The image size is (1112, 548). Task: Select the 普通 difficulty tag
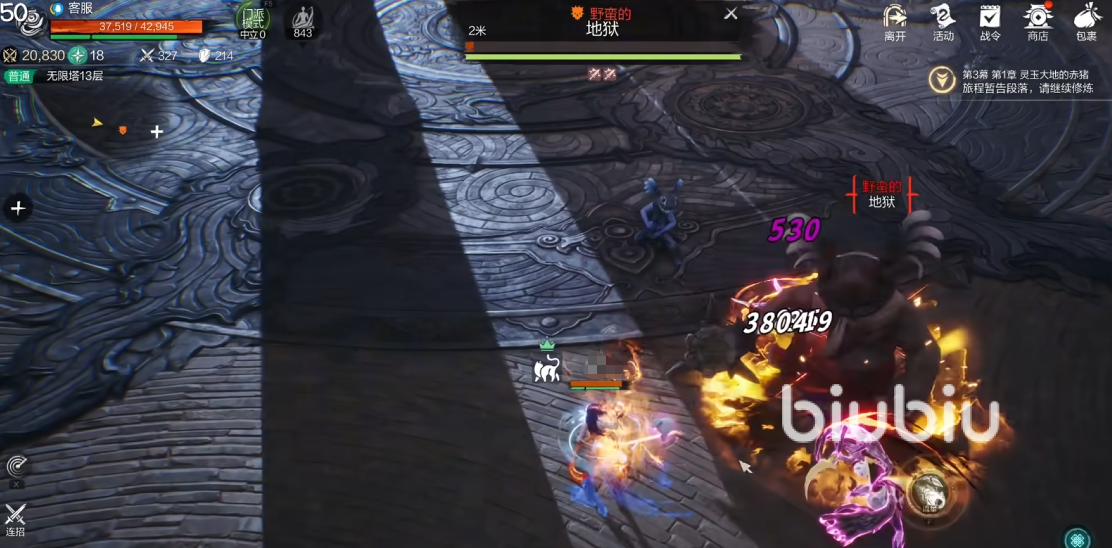click(x=18, y=76)
